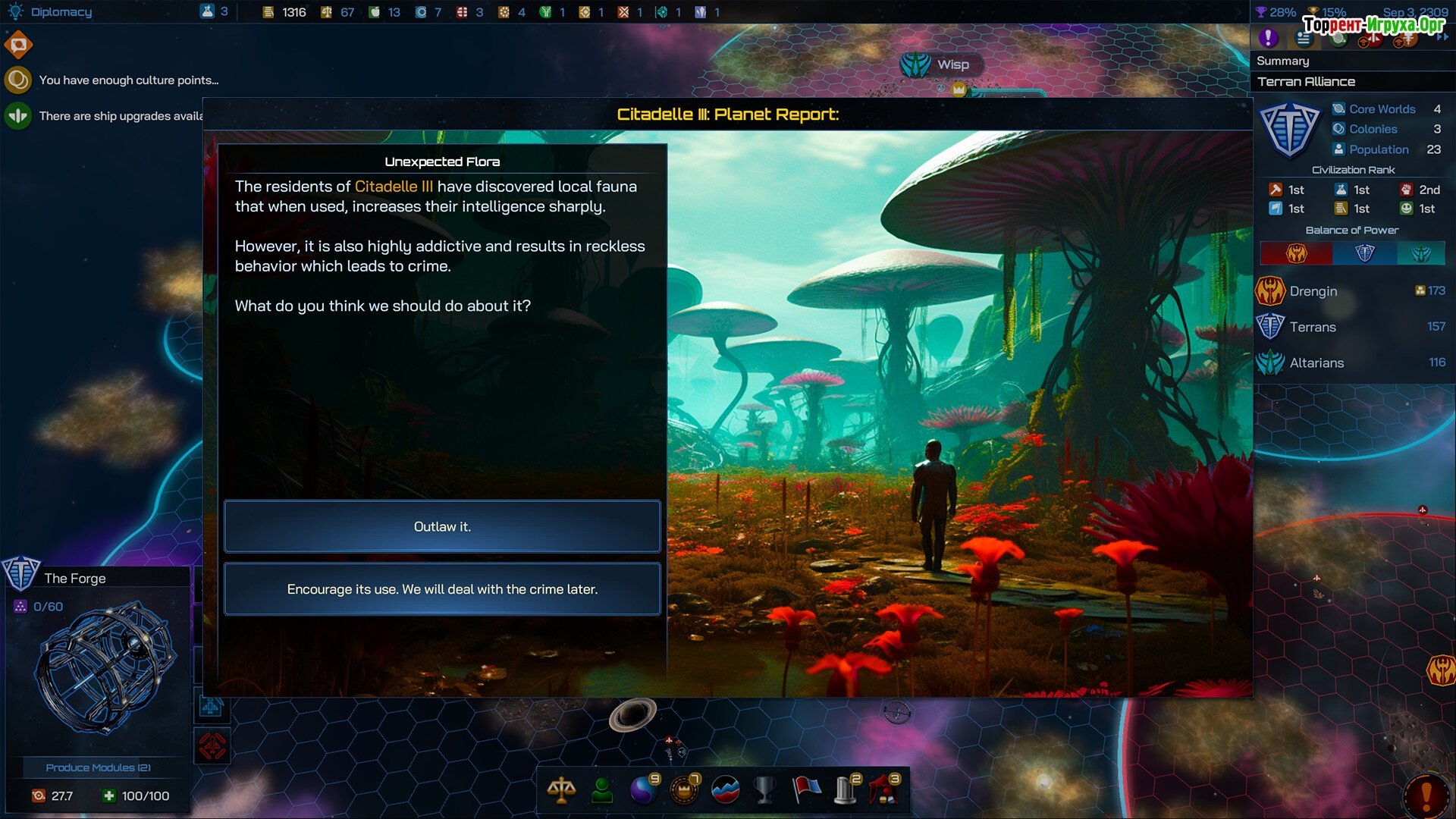The width and height of the screenshot is (1456, 819).
Task: Choose the "Outlaw it." response
Action: (442, 526)
